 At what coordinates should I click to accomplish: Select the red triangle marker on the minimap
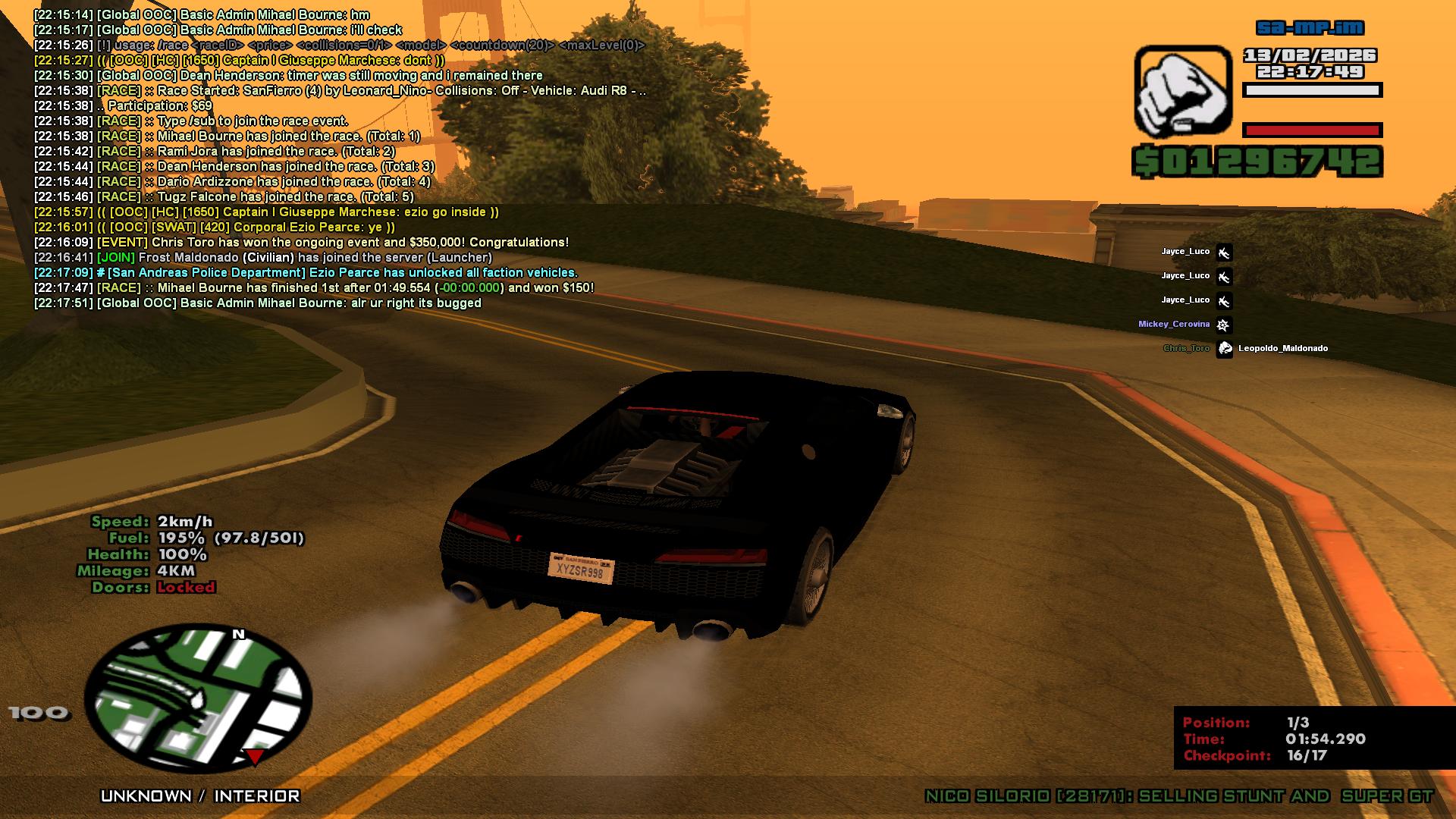[255, 756]
